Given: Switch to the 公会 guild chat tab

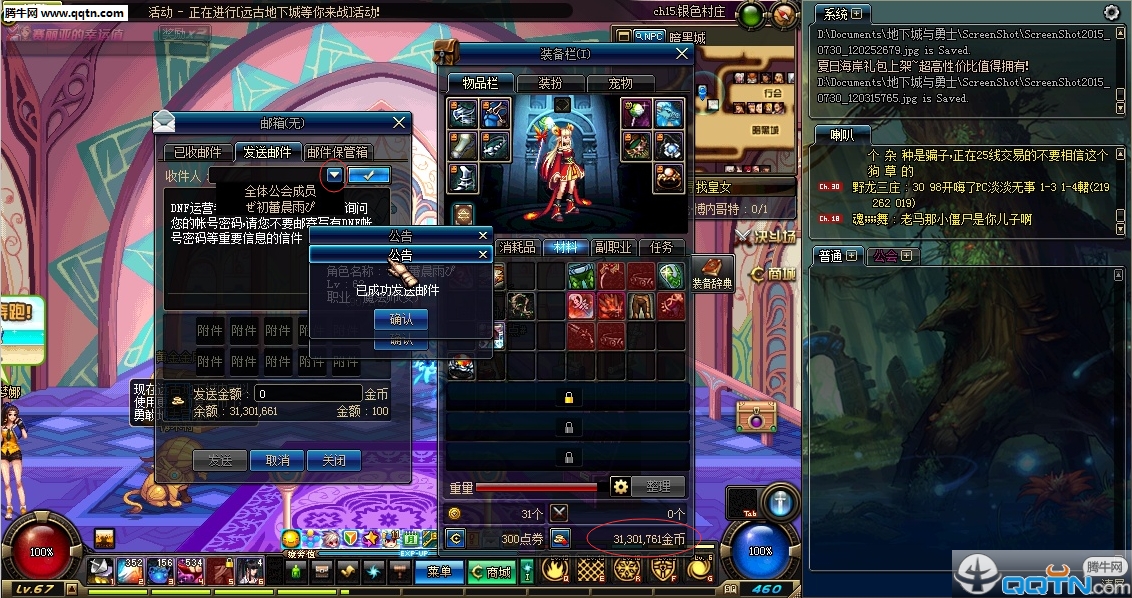Looking at the screenshot, I should pyautogui.click(x=885, y=256).
